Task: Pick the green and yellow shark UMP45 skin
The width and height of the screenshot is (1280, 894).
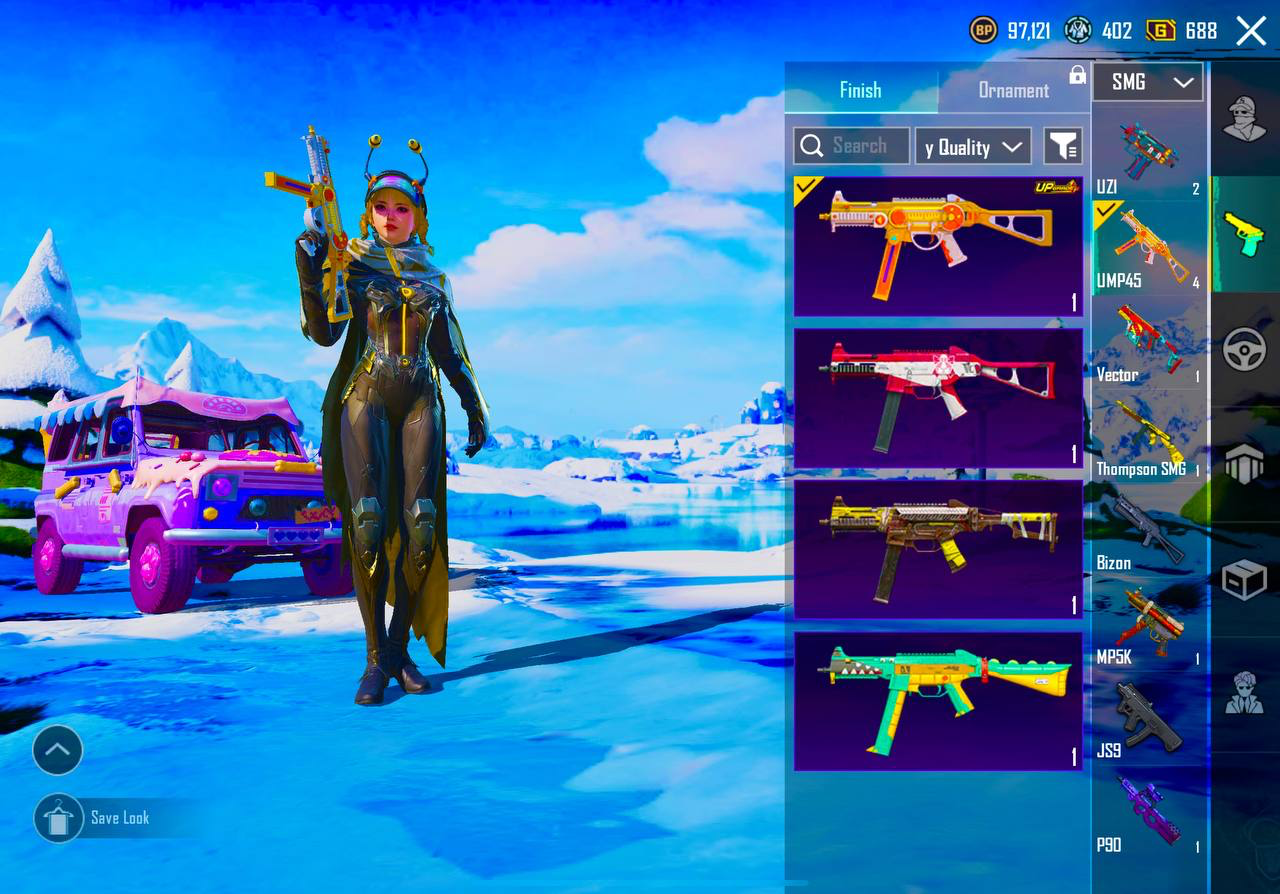Action: (x=938, y=701)
